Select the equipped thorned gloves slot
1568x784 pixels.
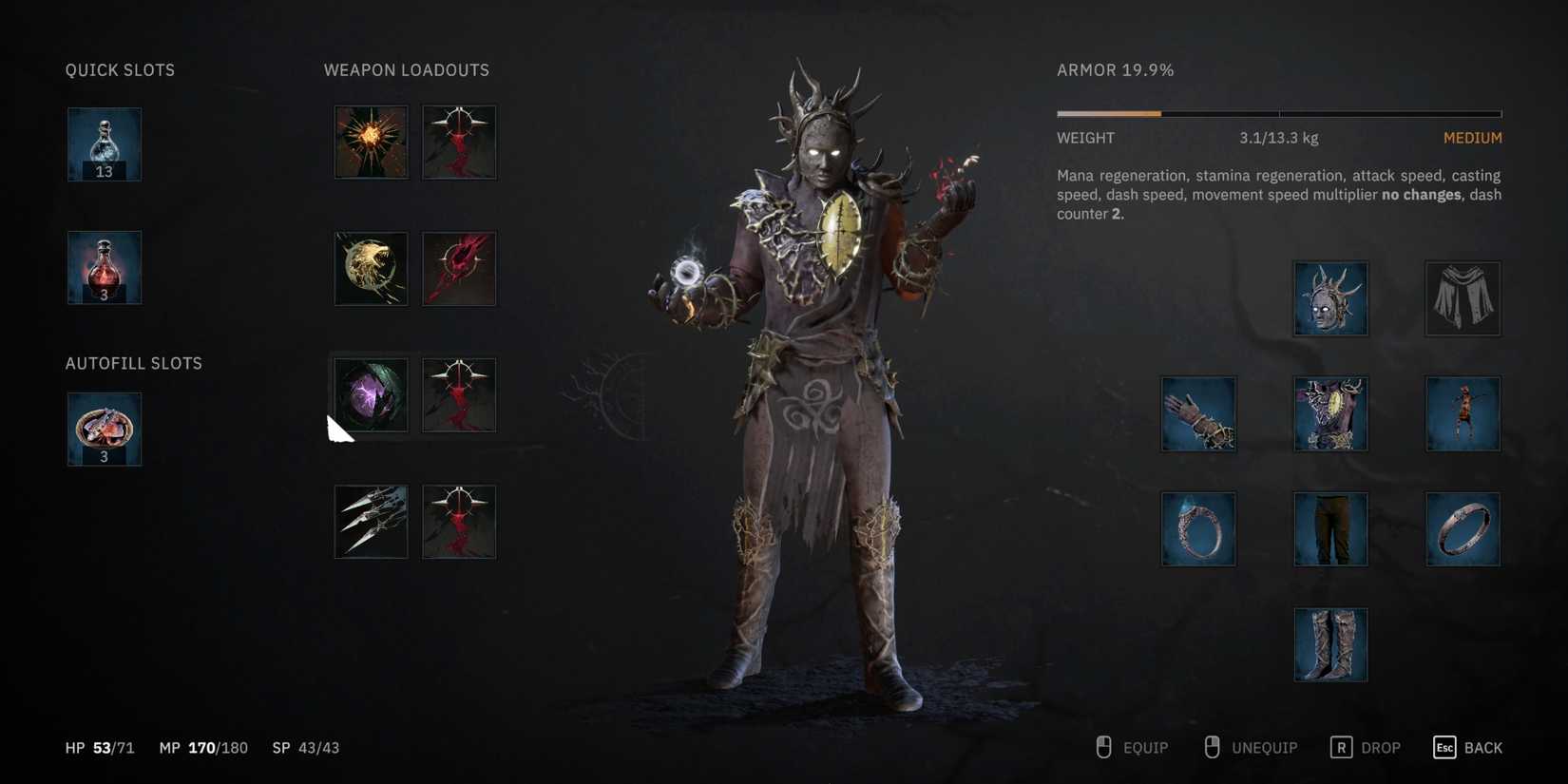(1198, 414)
